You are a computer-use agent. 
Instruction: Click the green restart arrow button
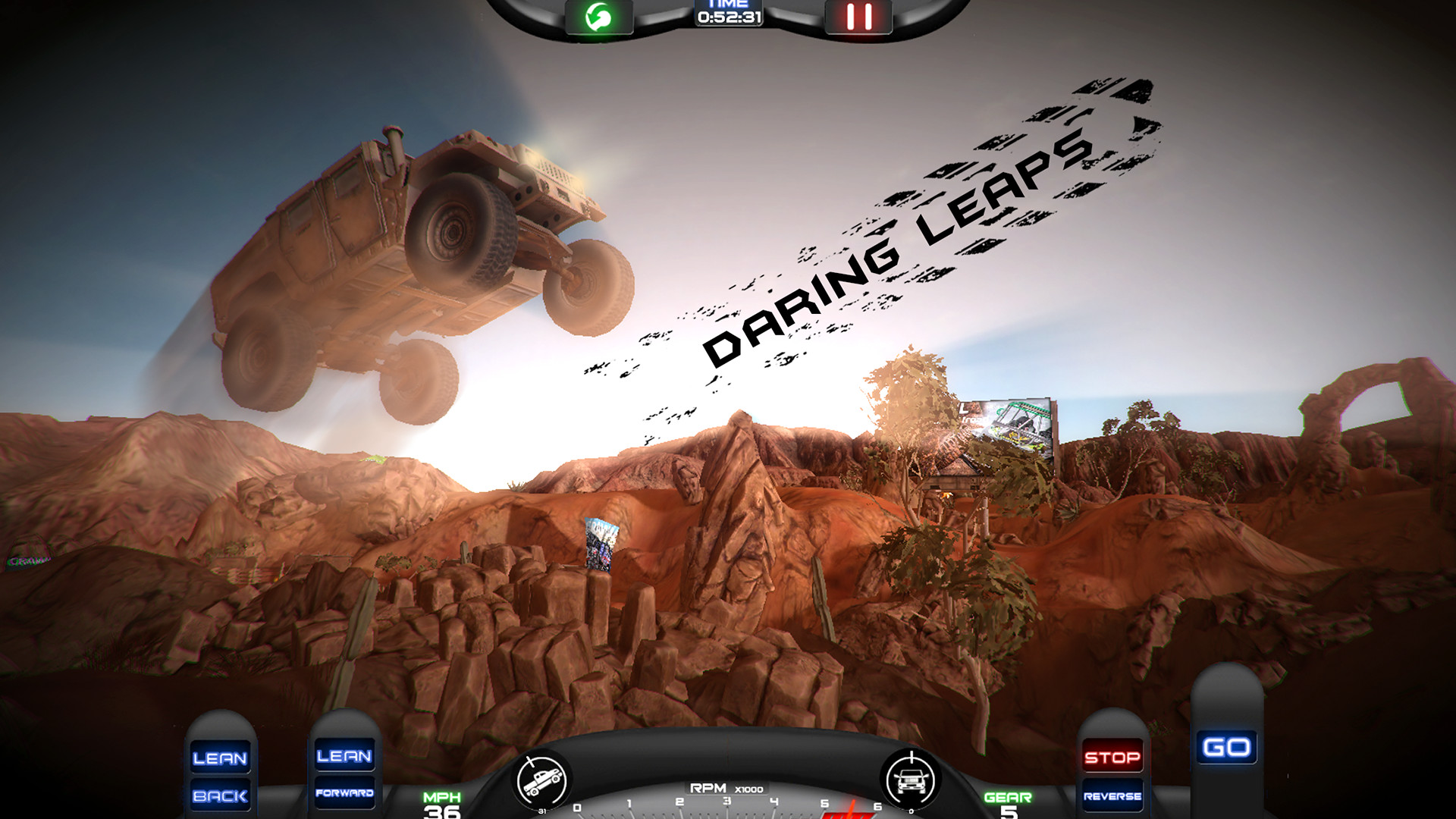click(x=598, y=17)
